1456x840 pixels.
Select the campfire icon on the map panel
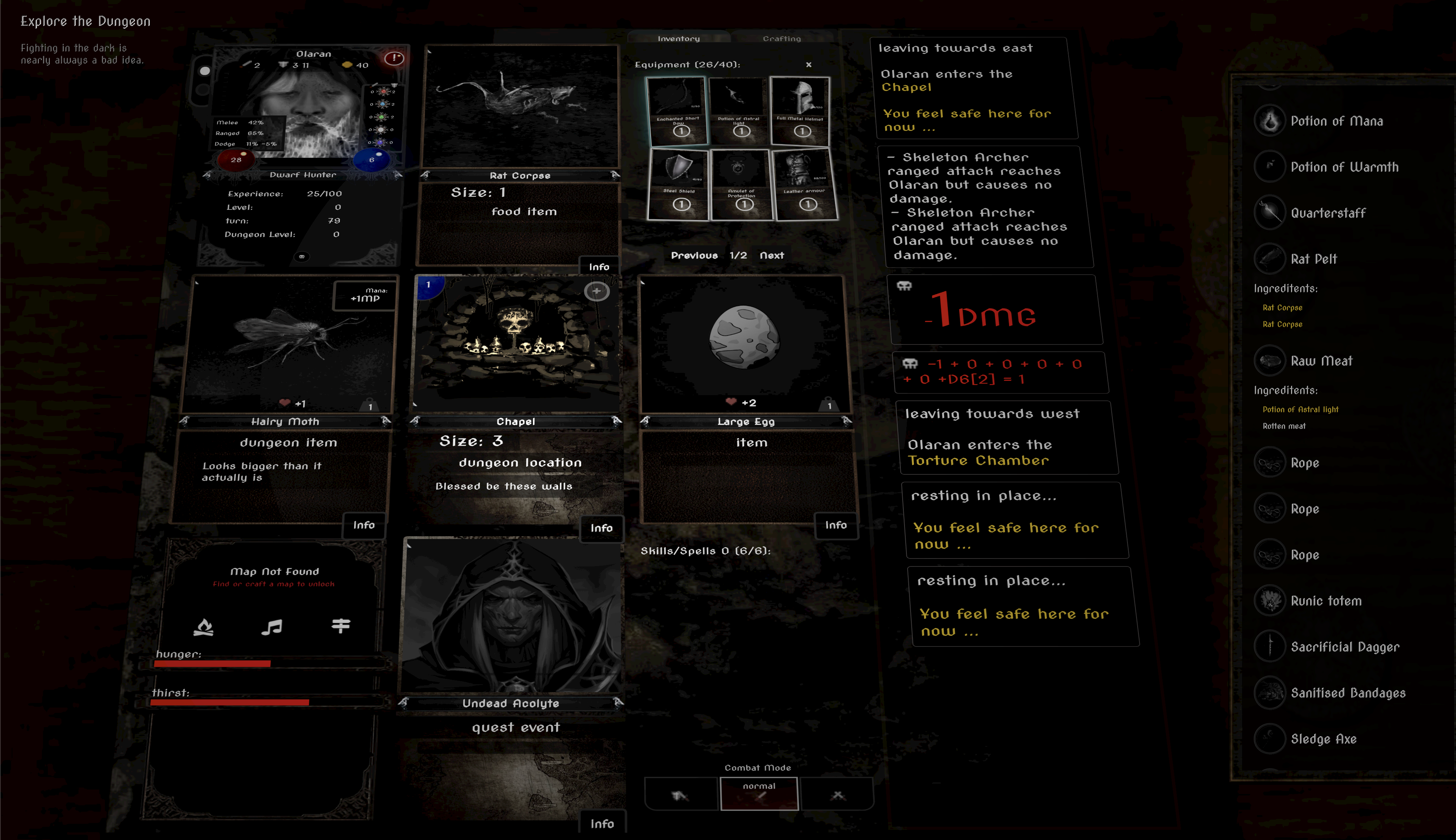coord(203,627)
